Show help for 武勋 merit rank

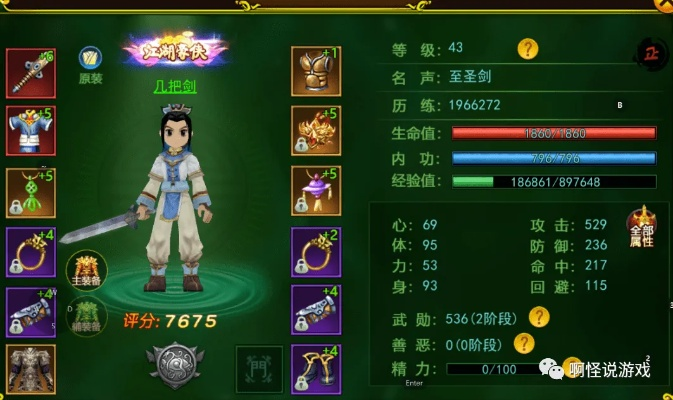[539, 317]
